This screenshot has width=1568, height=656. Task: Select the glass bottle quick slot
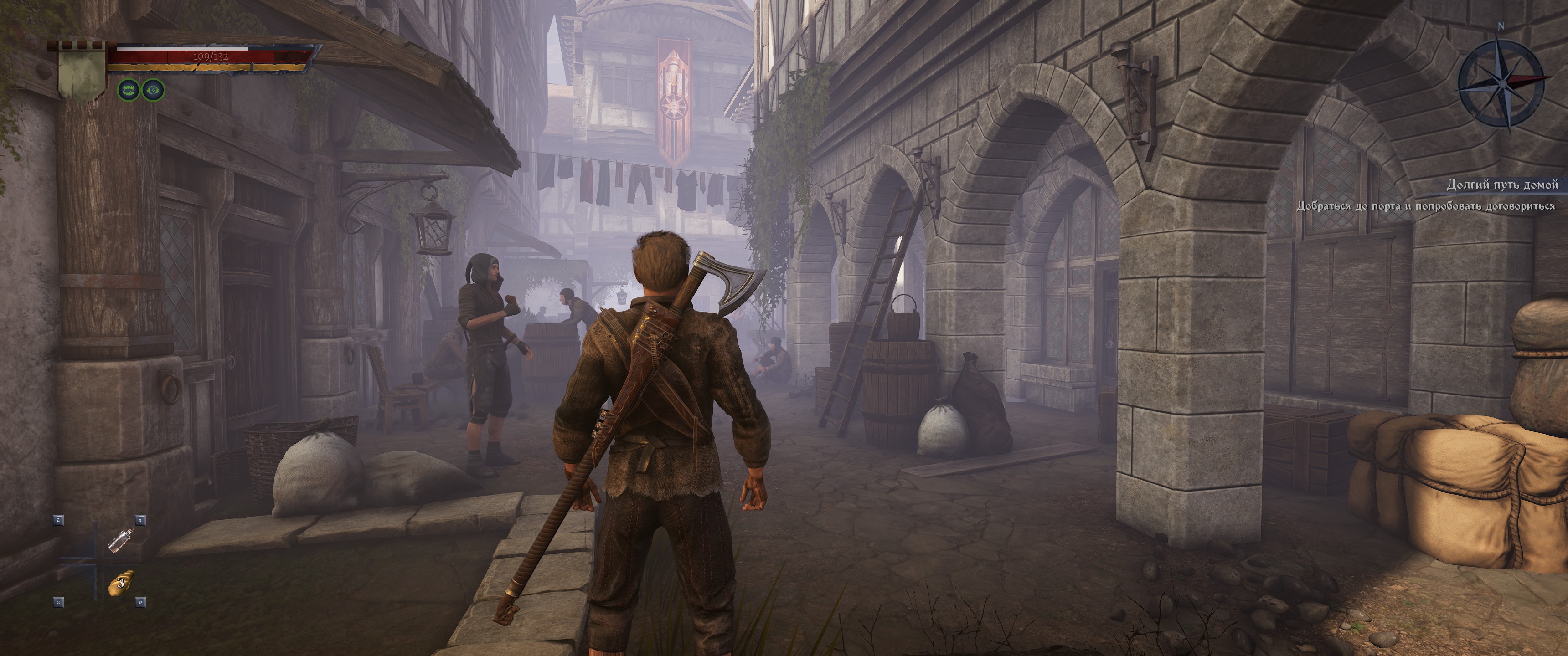coord(119,539)
